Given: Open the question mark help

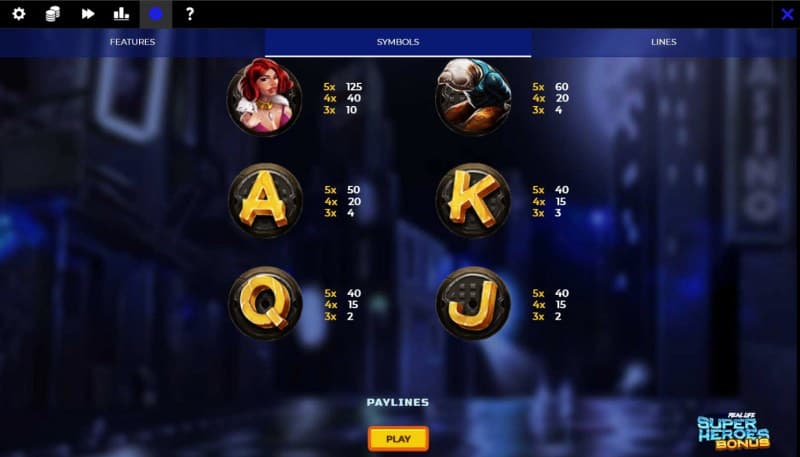Looking at the screenshot, I should [x=189, y=14].
